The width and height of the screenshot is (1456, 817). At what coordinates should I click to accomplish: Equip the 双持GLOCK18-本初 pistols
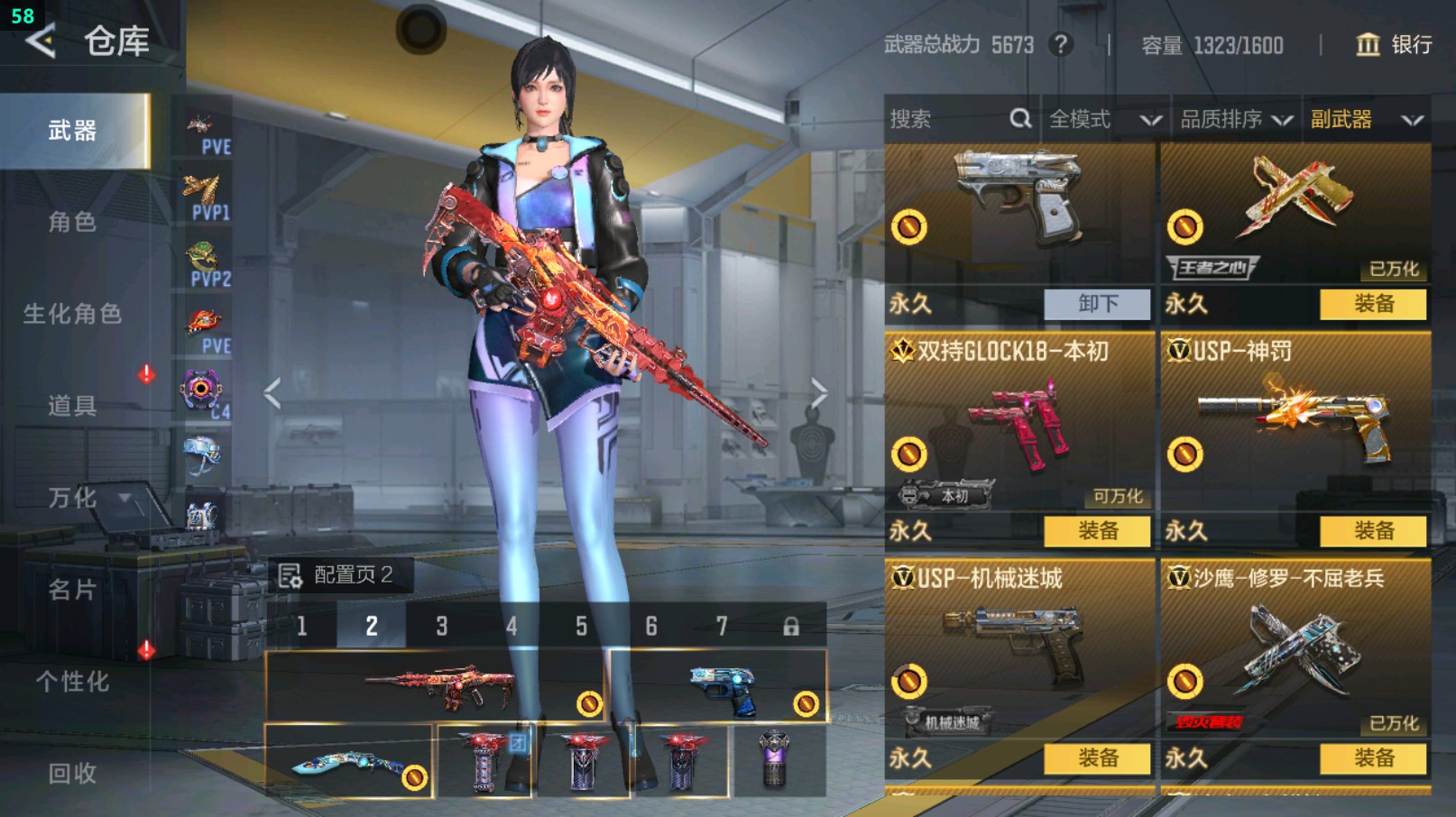(x=1097, y=531)
